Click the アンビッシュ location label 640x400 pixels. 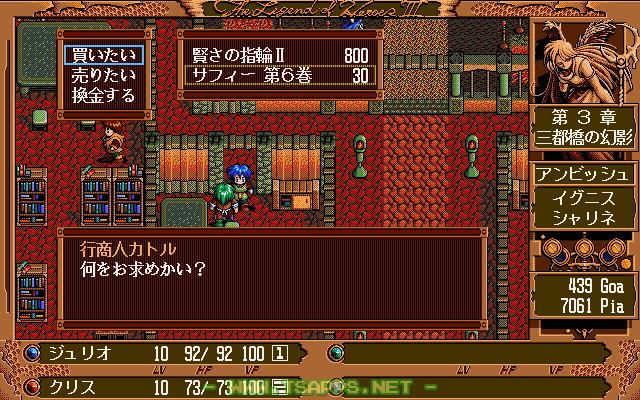[x=579, y=173]
